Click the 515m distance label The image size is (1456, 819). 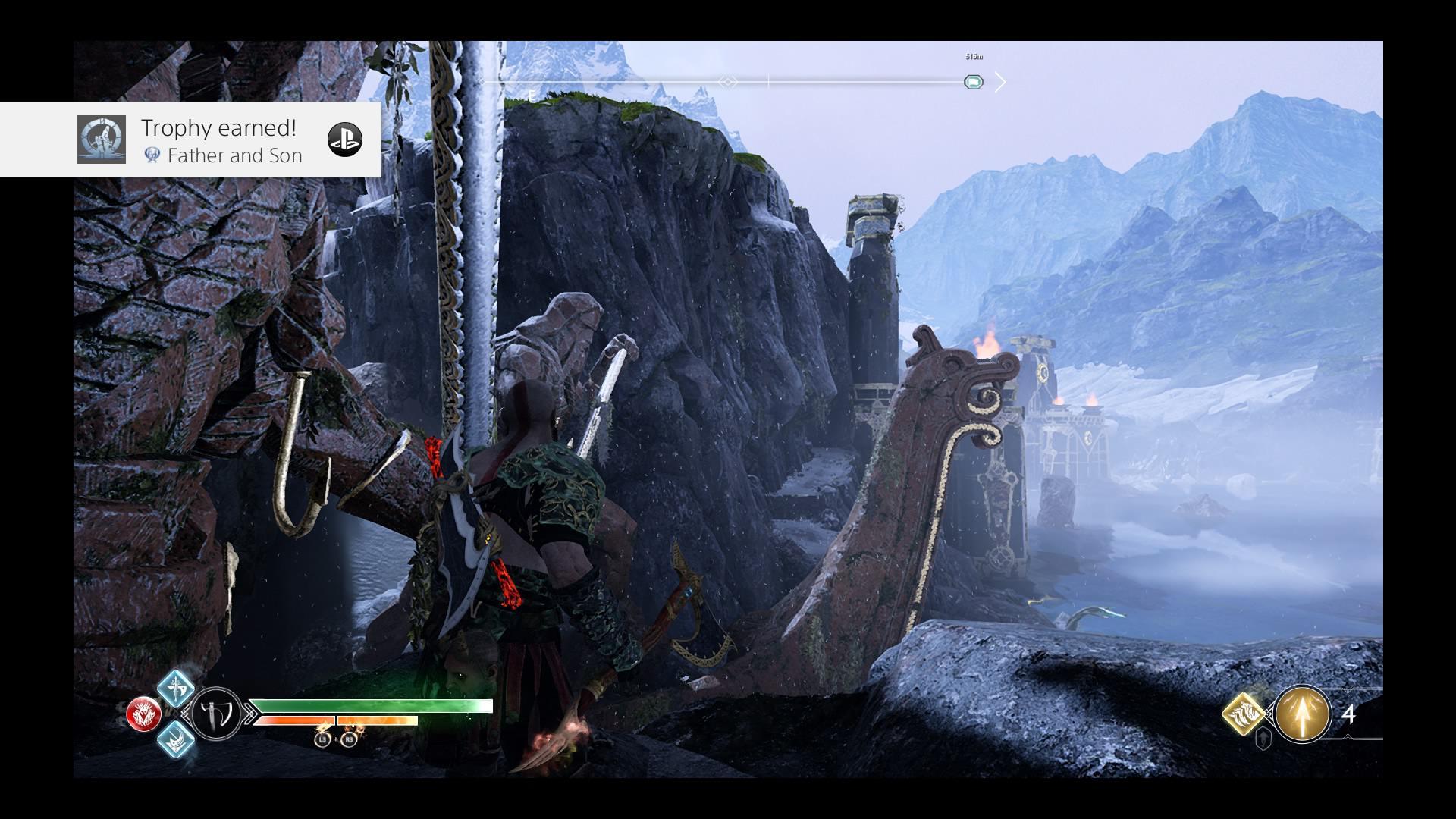coord(973,57)
